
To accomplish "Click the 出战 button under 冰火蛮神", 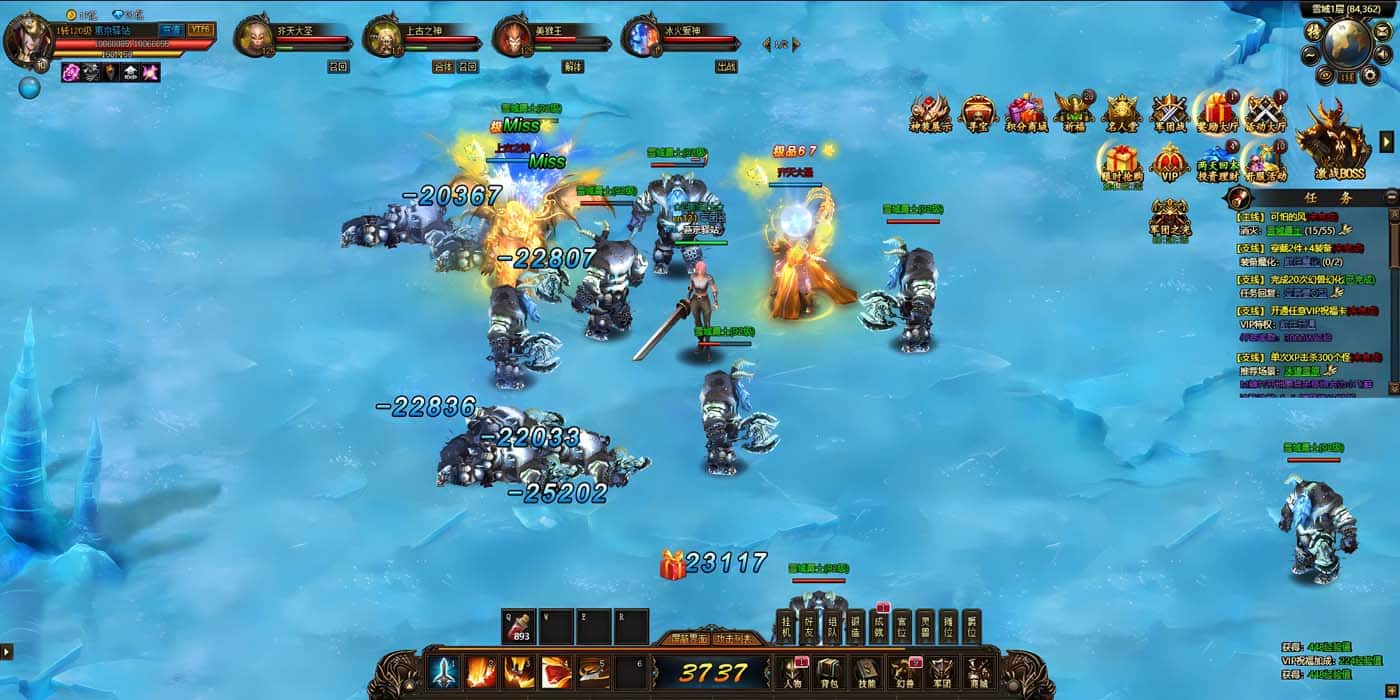I will tap(726, 67).
